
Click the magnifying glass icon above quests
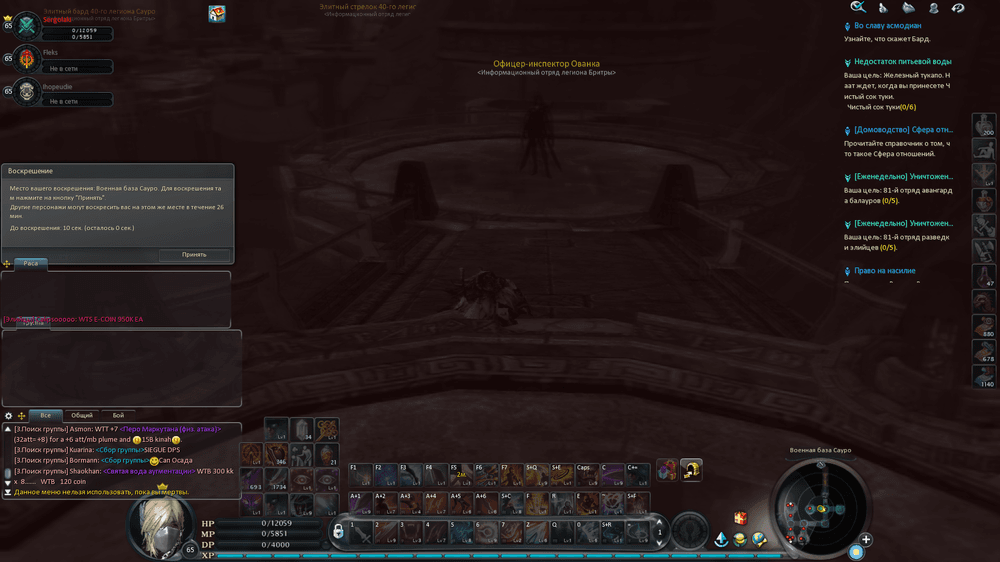point(858,8)
